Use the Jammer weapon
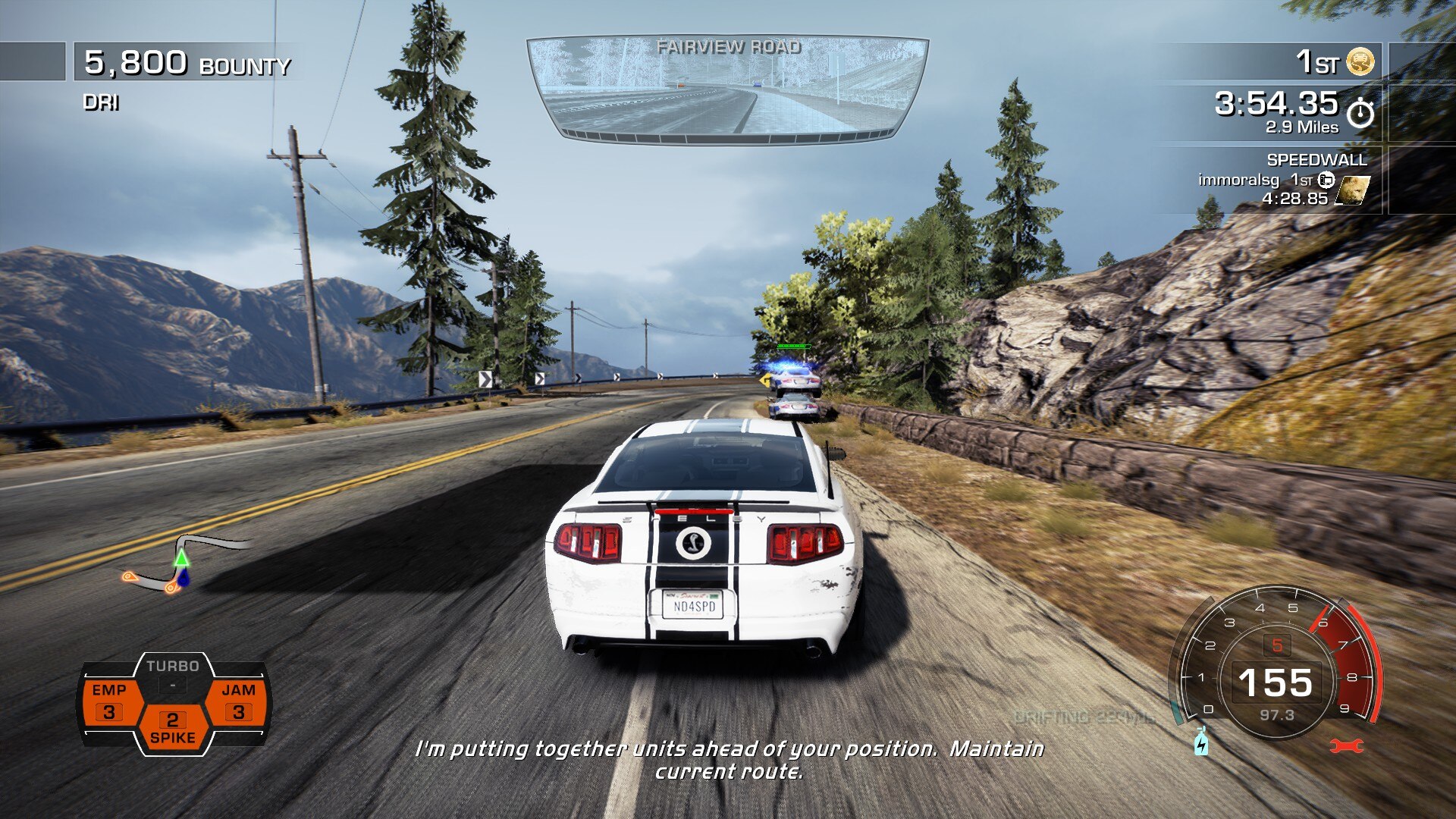Screen dimensions: 1456x819 (238, 701)
